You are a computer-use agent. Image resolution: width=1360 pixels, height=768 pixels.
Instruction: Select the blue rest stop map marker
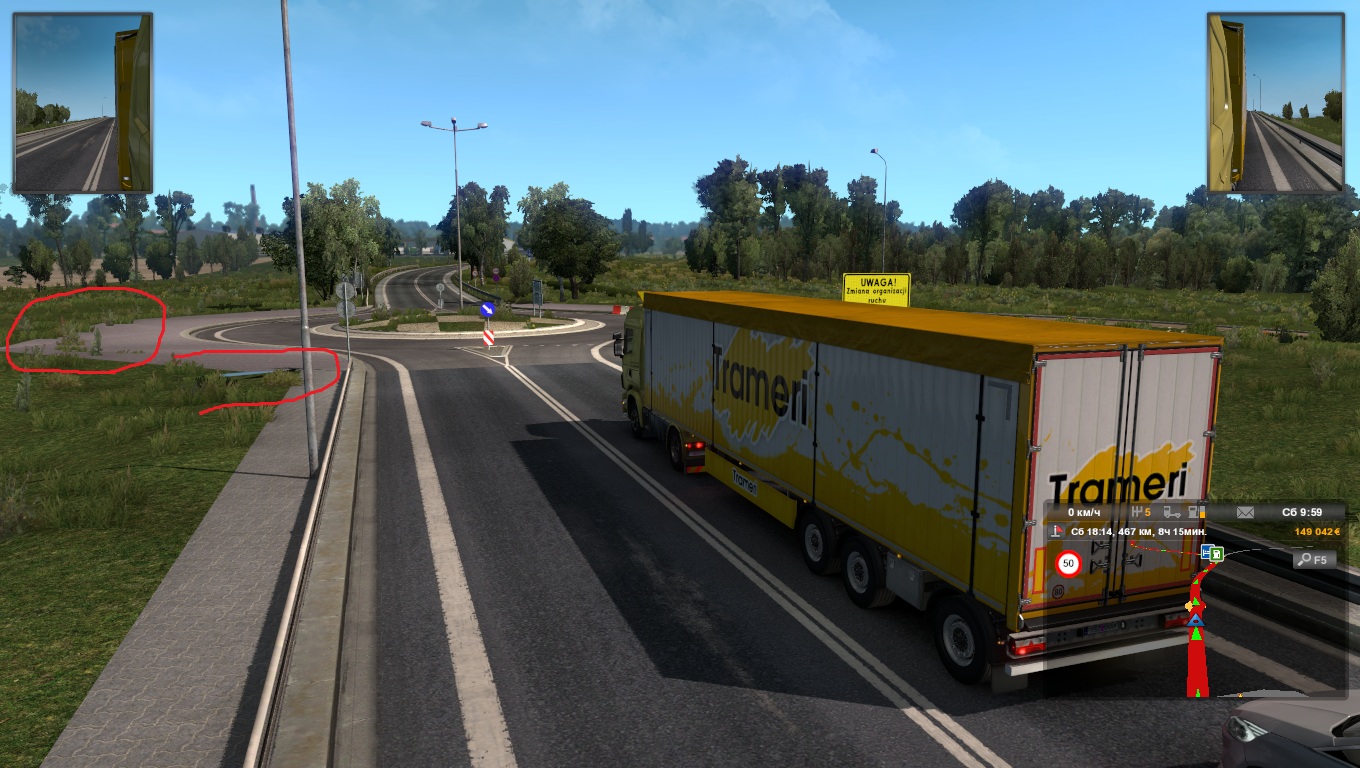point(1207,552)
